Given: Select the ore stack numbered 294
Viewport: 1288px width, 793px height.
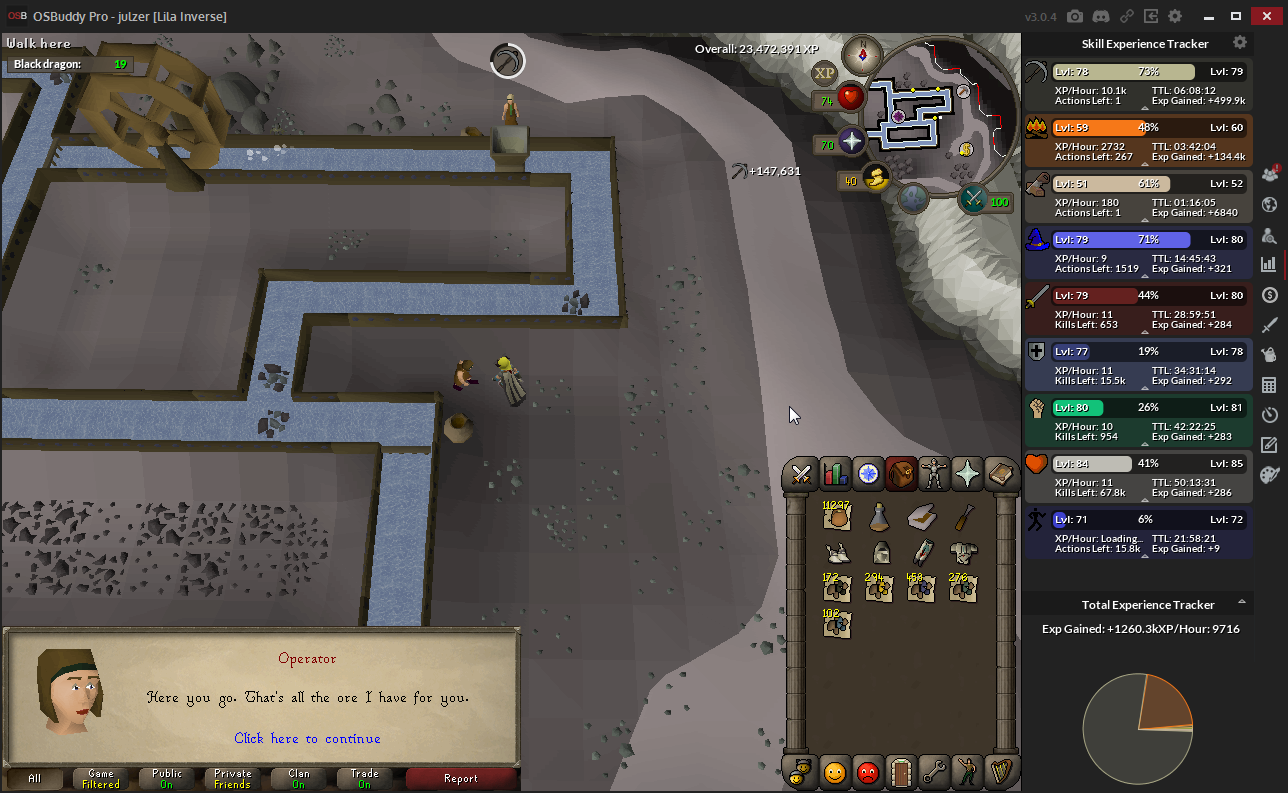Looking at the screenshot, I should coord(879,590).
